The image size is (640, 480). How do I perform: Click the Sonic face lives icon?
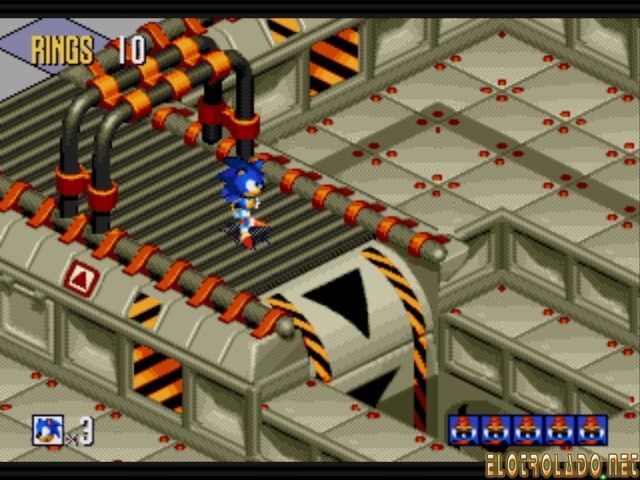click(48, 430)
